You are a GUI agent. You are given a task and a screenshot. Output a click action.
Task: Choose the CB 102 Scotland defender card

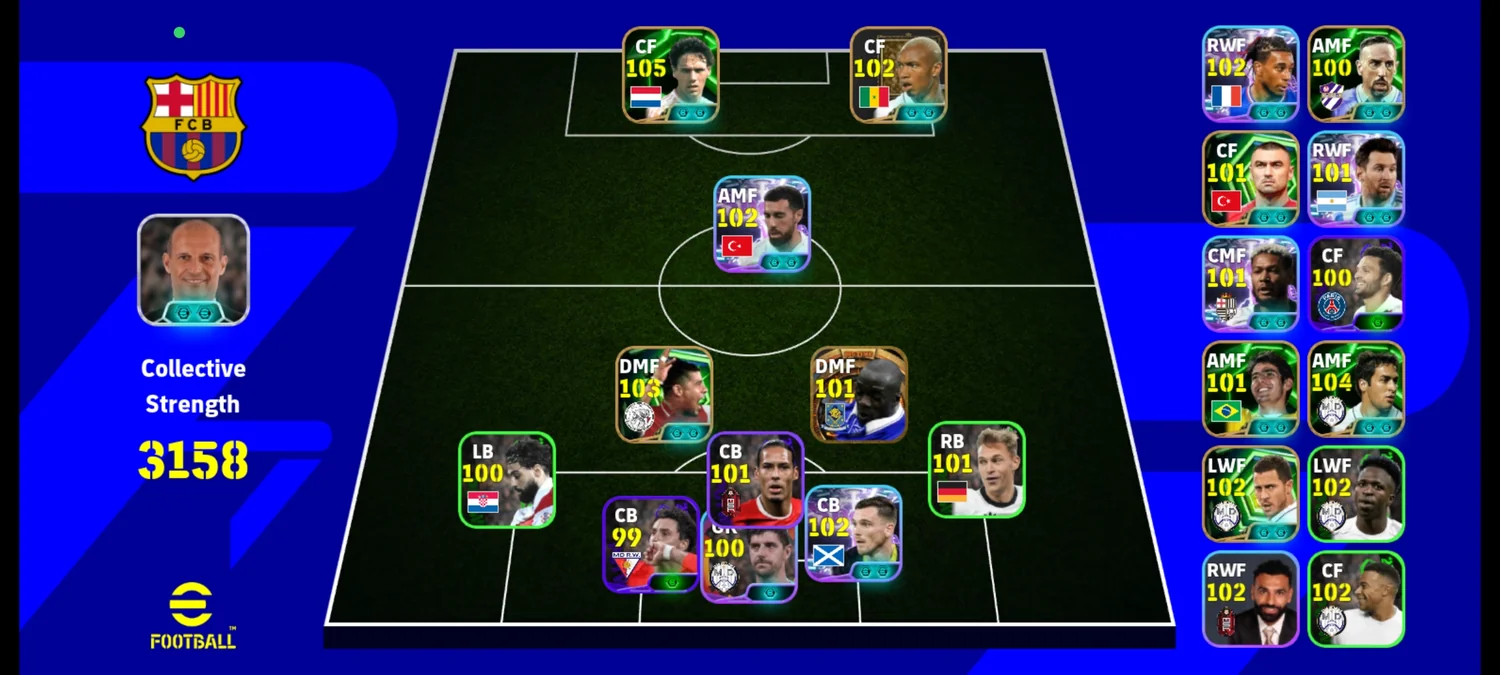tap(853, 534)
